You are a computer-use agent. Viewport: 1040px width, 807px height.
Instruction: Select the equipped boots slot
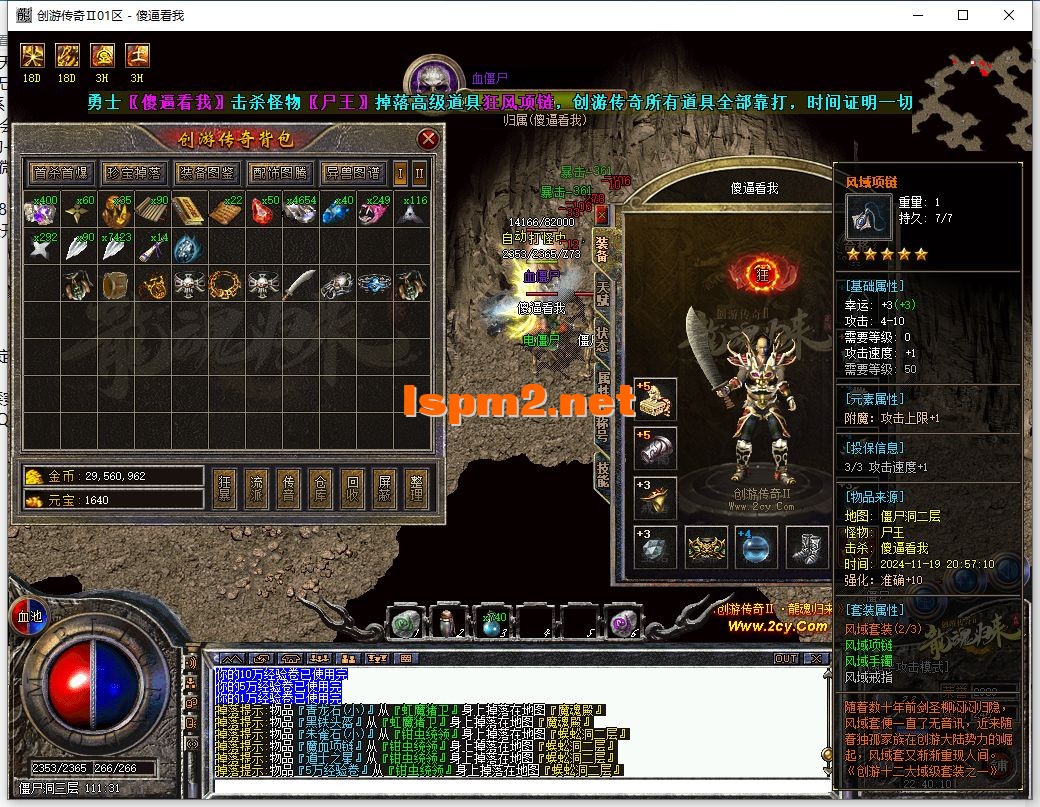tap(806, 547)
